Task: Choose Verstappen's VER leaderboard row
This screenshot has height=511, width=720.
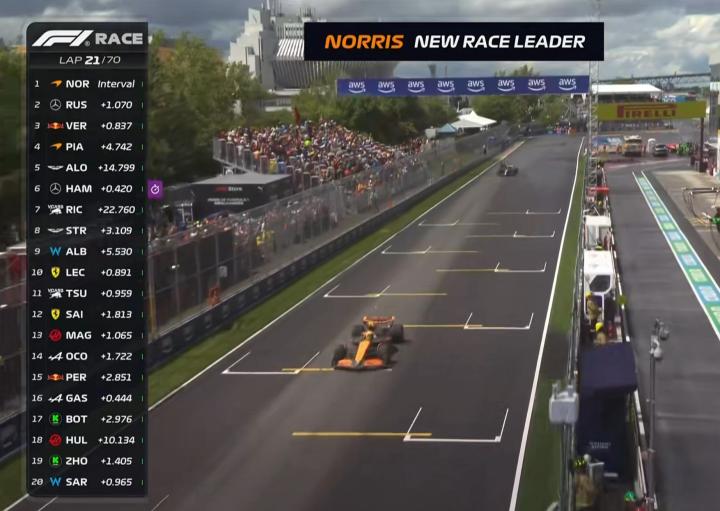Action: (x=87, y=125)
